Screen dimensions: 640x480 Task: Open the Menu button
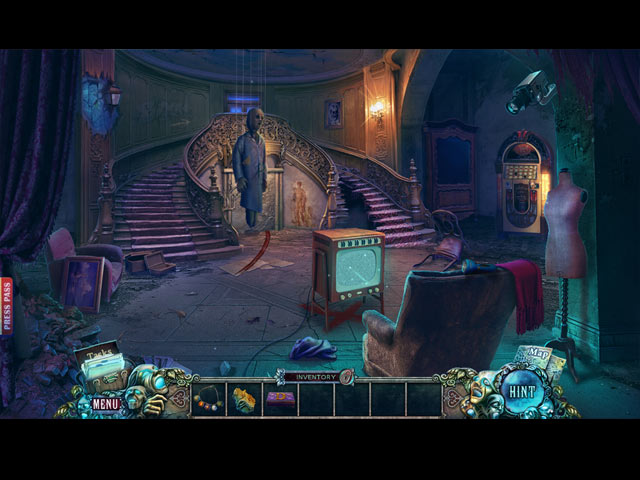pos(106,403)
